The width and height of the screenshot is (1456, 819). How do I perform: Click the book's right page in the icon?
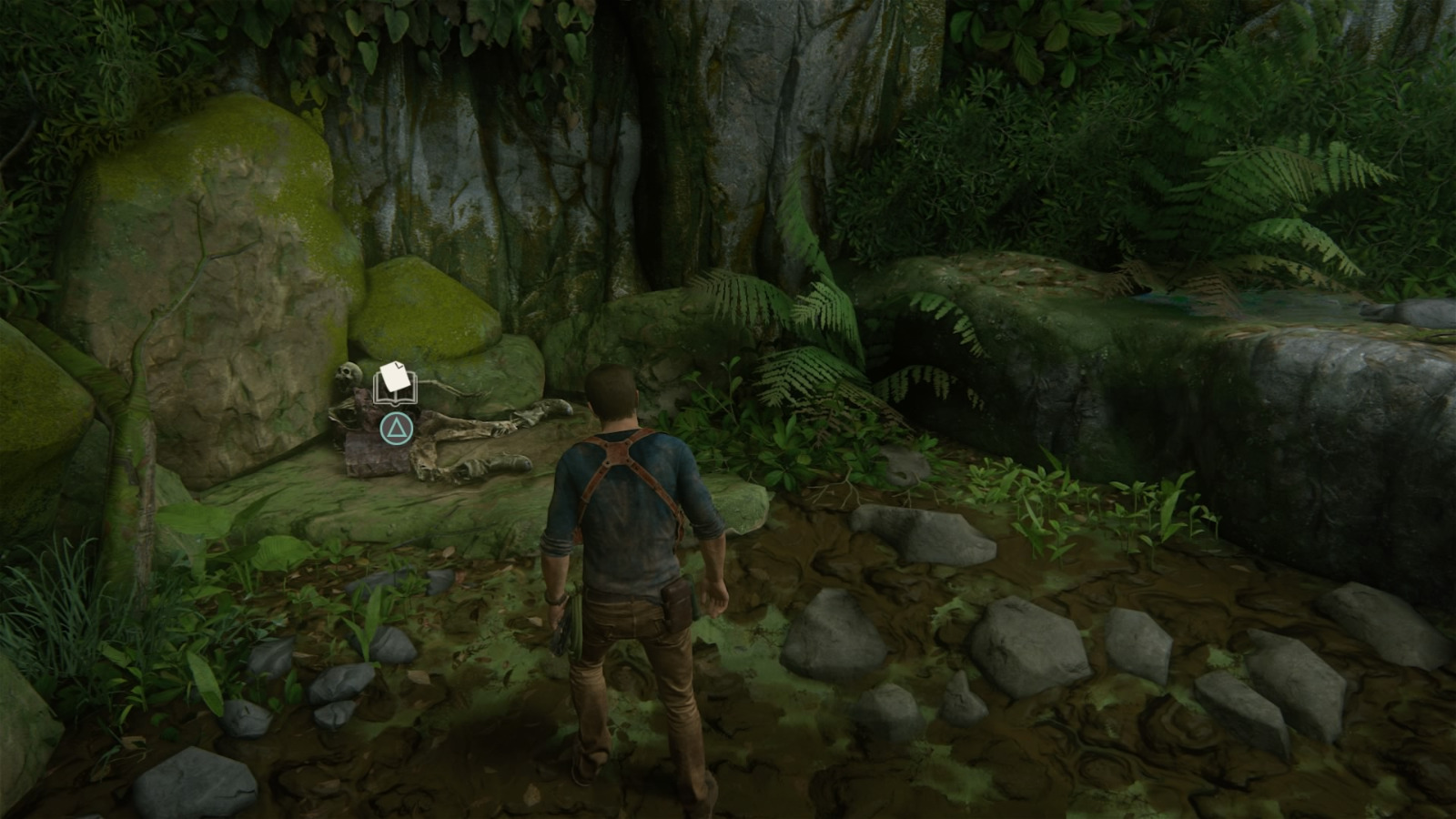click(408, 398)
